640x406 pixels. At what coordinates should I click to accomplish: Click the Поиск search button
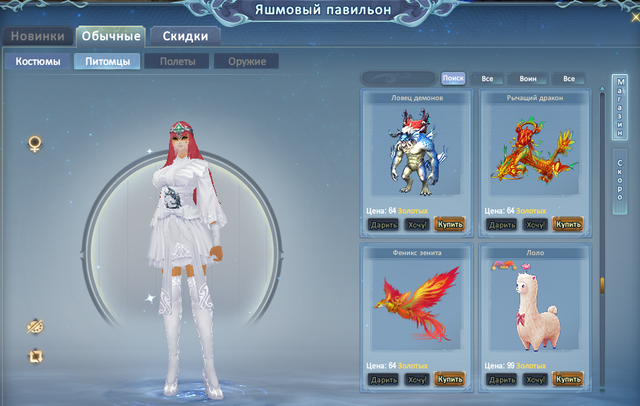453,78
